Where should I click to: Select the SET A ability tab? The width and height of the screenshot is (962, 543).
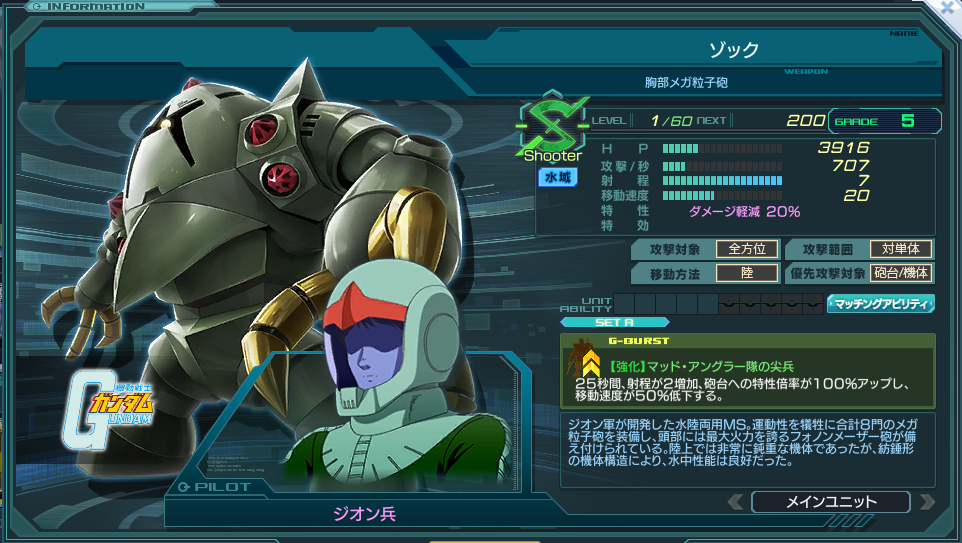coord(614,322)
